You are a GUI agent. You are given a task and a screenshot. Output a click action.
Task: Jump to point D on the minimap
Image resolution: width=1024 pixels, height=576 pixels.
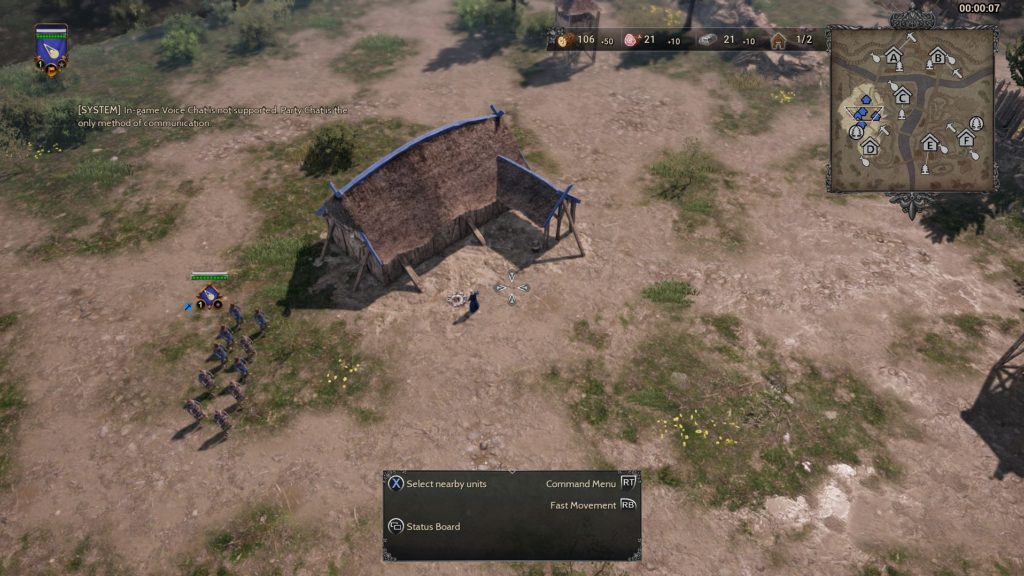(x=869, y=147)
